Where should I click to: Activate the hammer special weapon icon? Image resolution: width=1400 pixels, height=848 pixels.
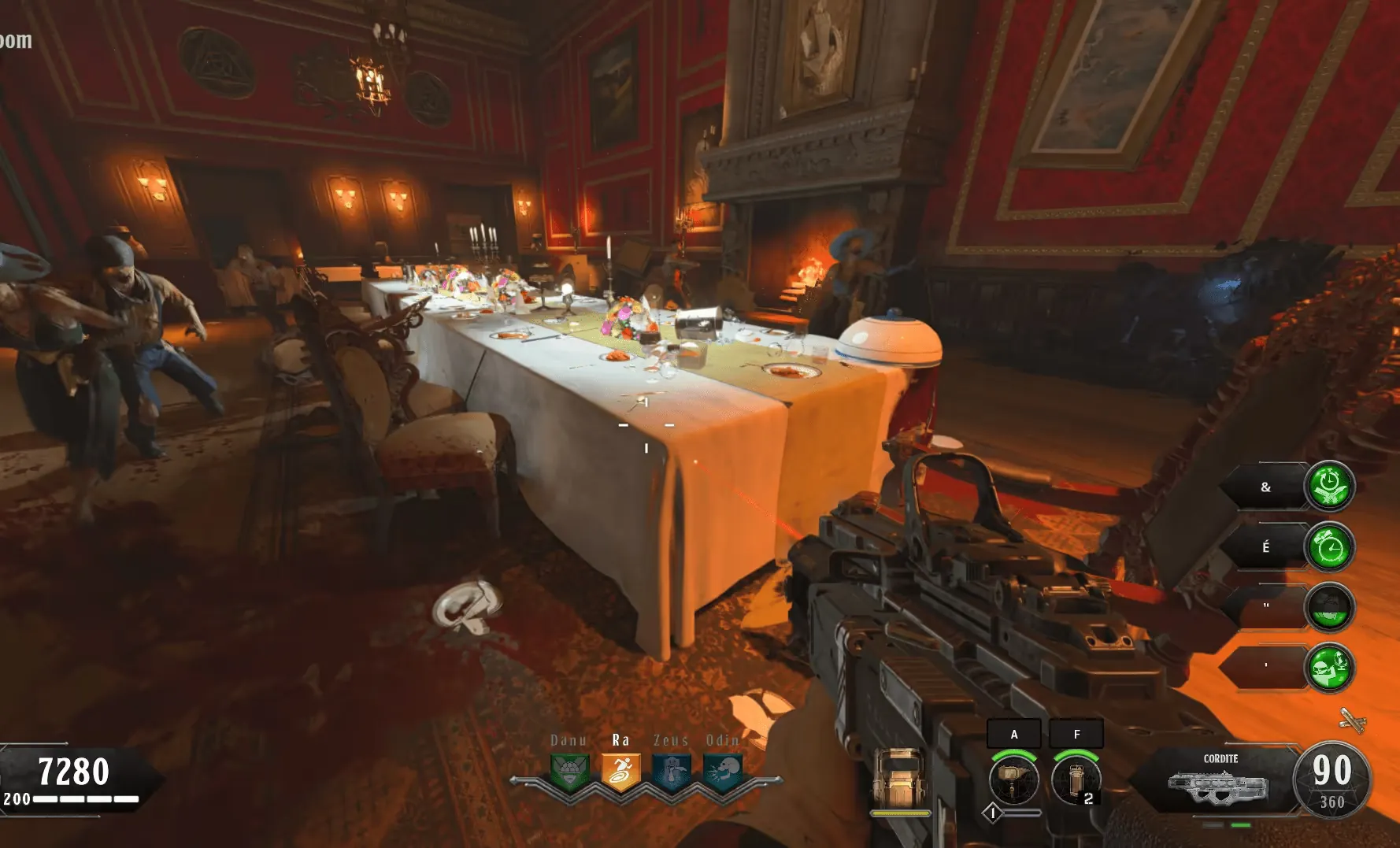[x=1013, y=779]
